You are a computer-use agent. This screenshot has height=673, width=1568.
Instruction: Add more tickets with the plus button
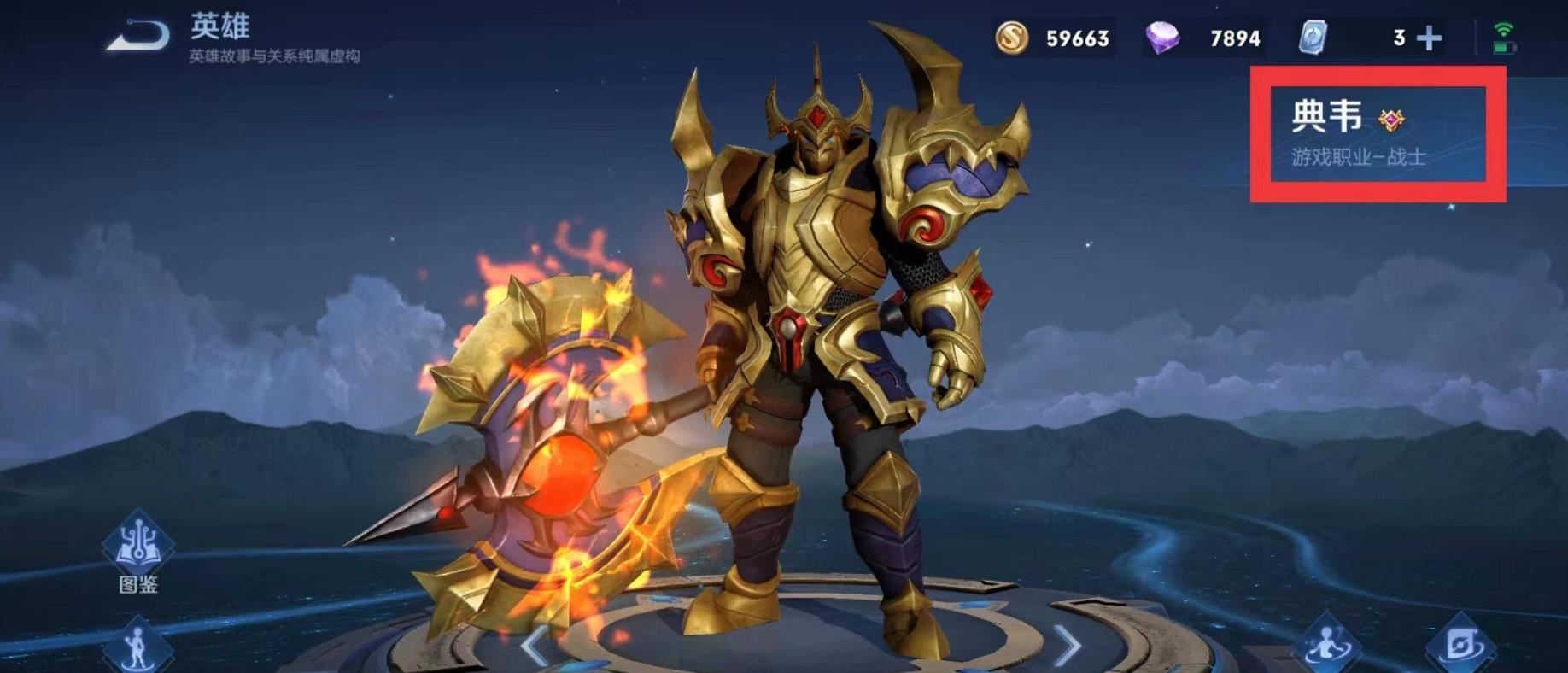(x=1429, y=38)
